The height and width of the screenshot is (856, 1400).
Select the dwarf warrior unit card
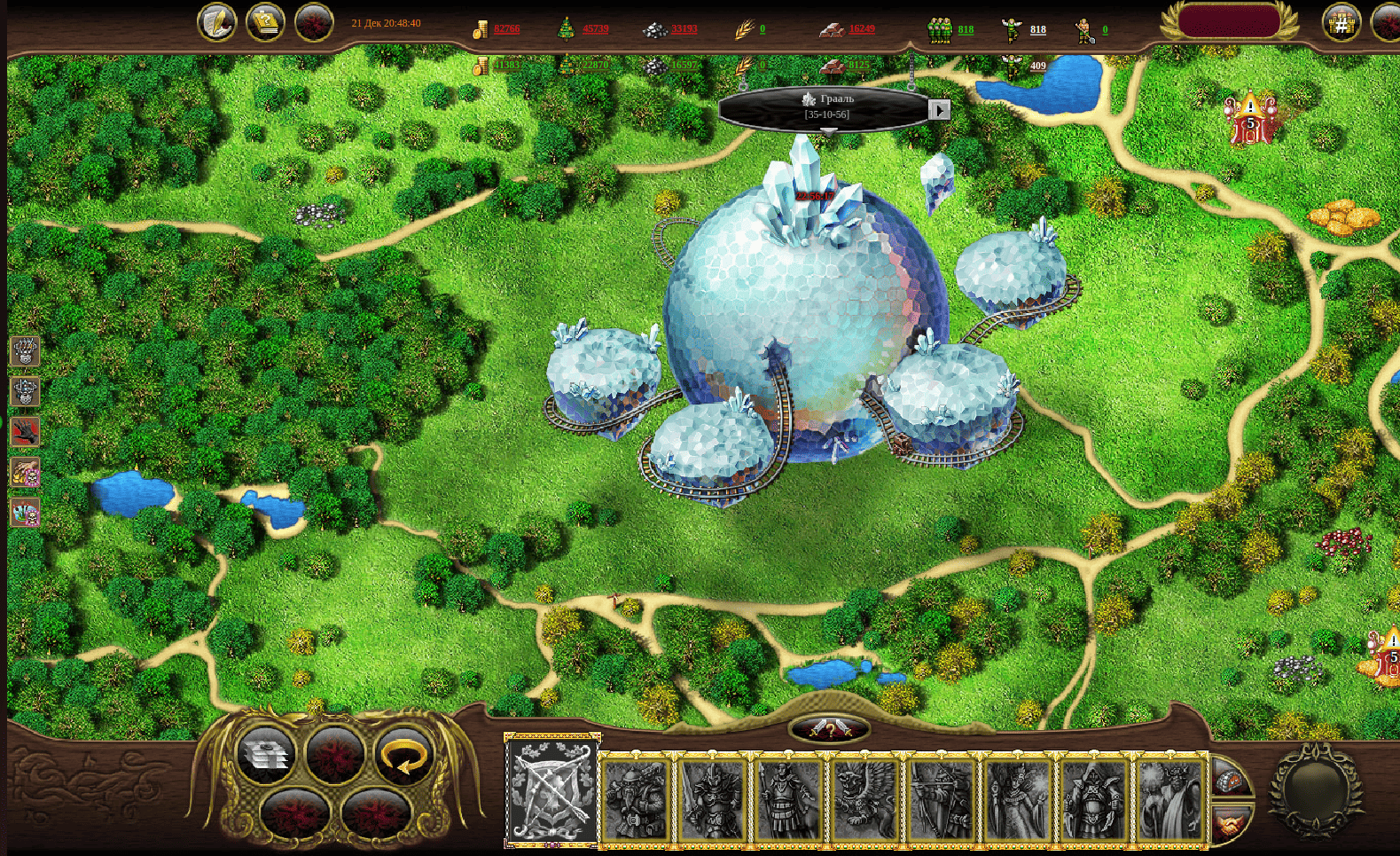[635, 800]
